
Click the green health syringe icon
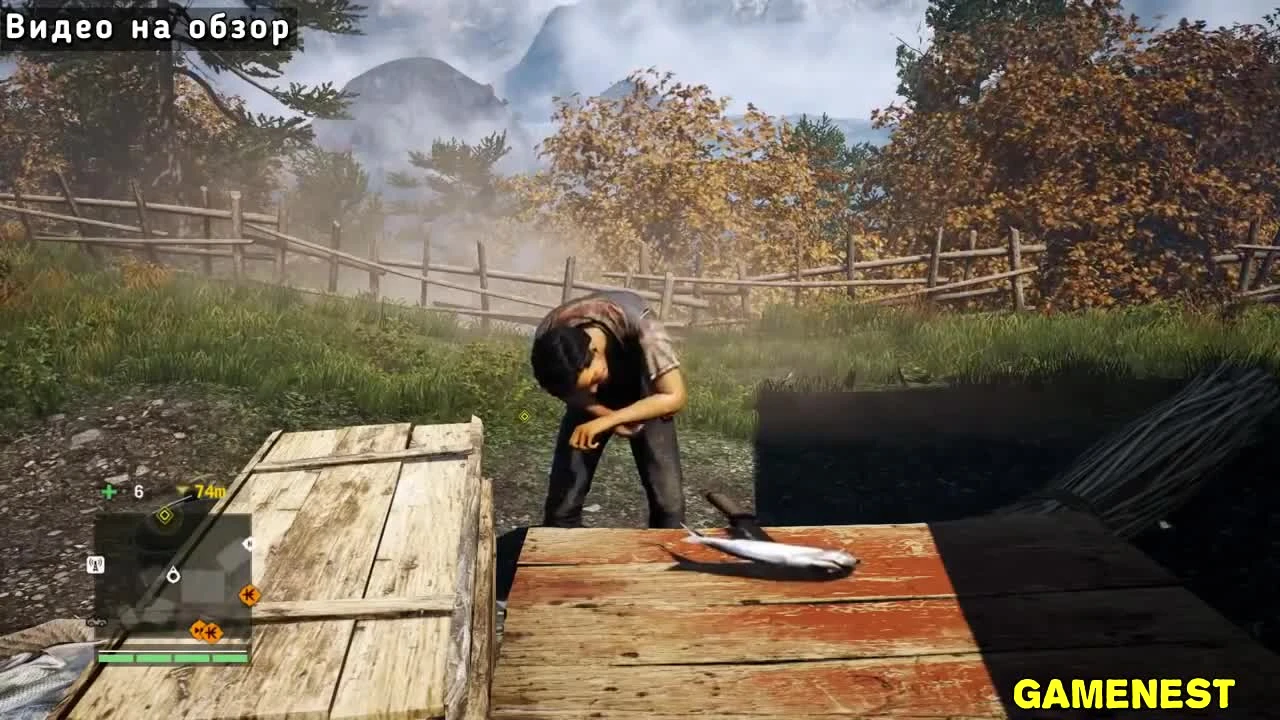click(107, 490)
